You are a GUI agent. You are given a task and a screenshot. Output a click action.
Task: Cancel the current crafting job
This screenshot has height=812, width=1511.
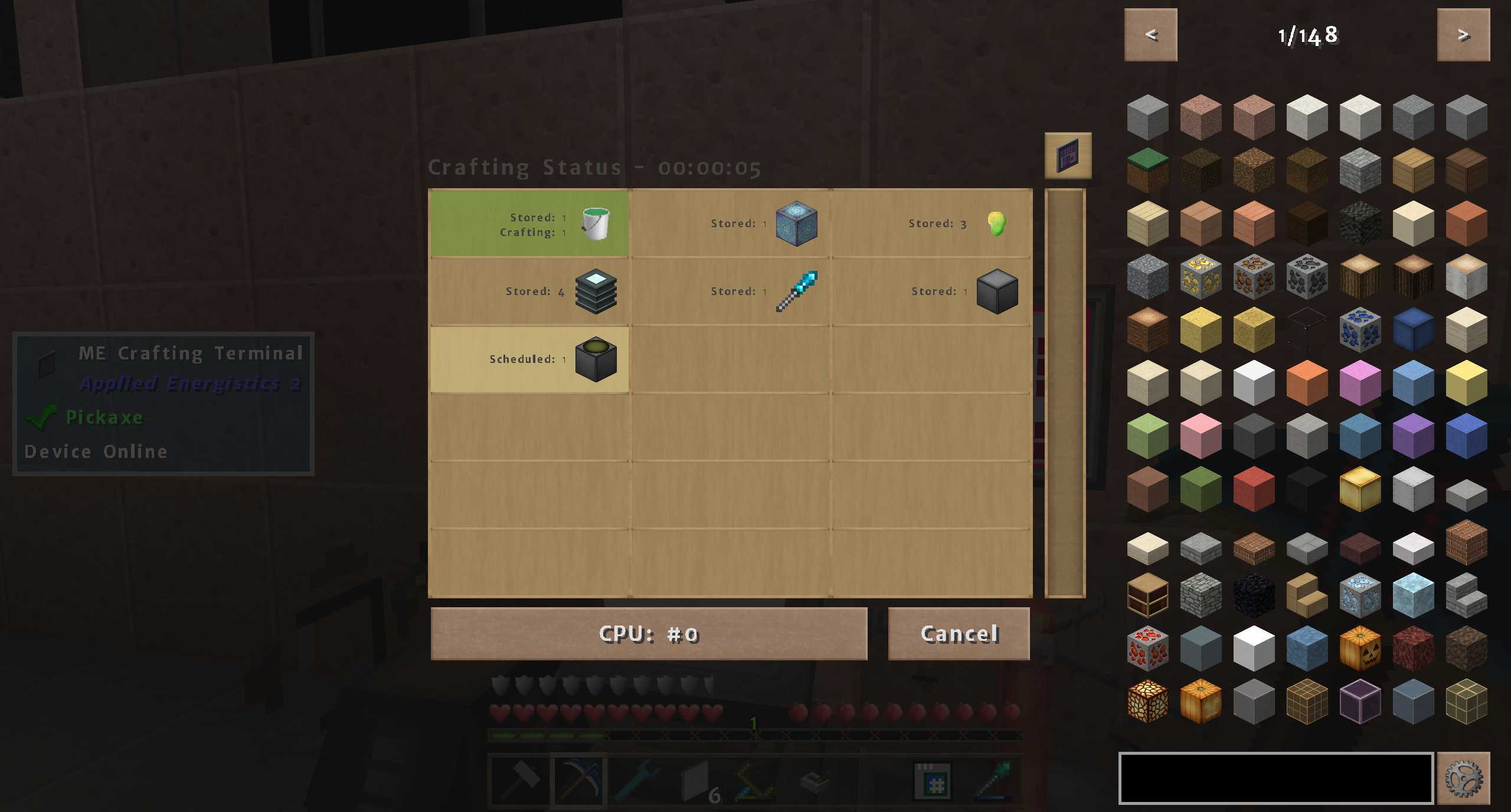pos(959,633)
